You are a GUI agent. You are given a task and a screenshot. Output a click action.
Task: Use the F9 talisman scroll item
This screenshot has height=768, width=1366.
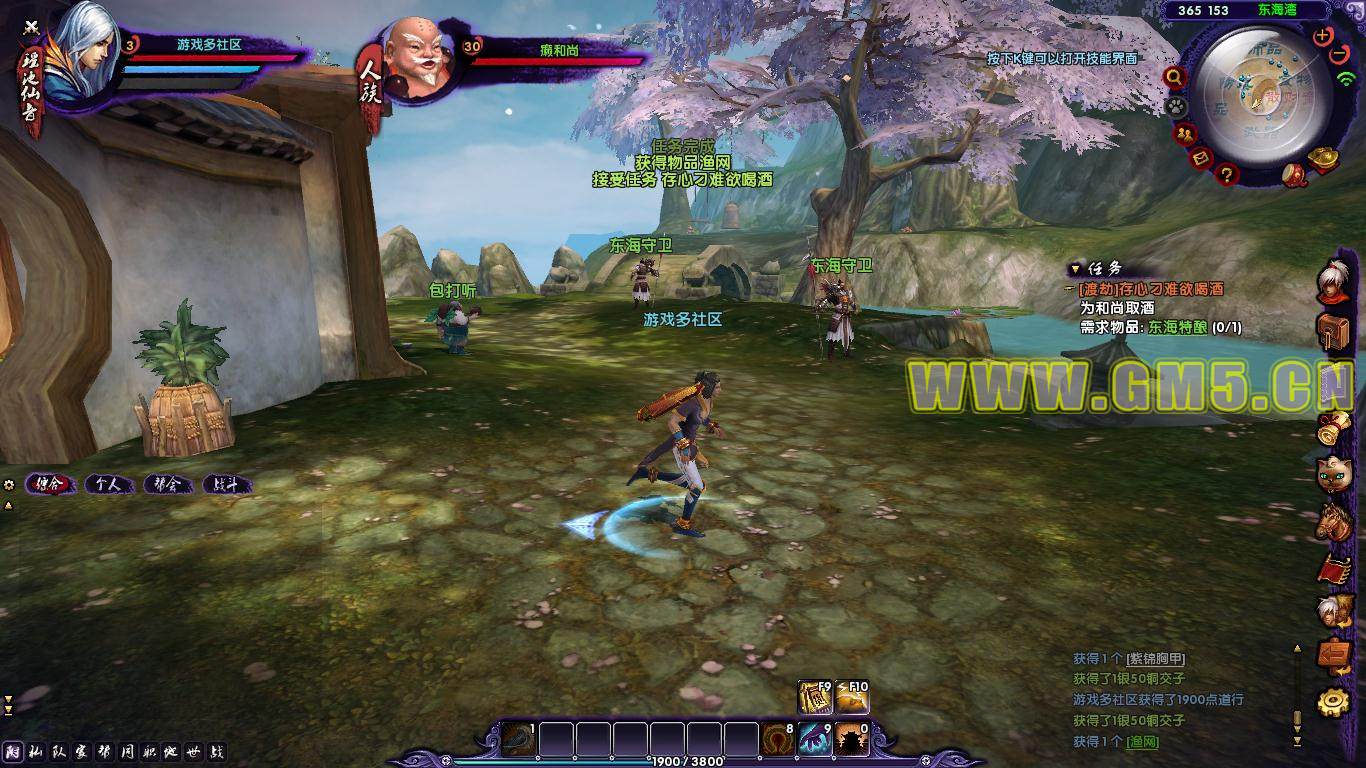point(815,697)
